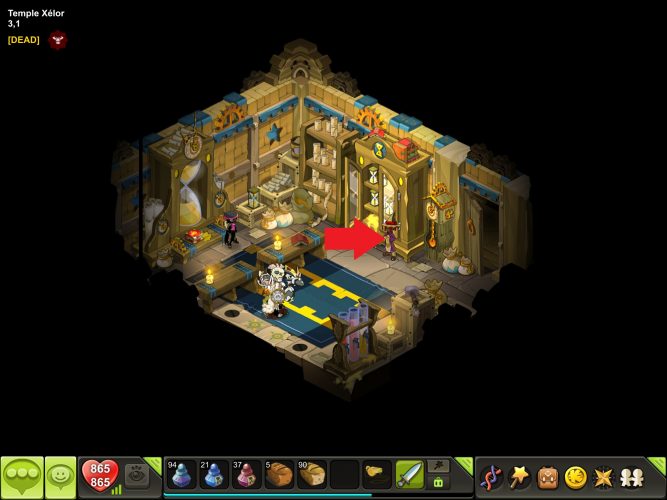Activate the green sword attack button

(x=409, y=474)
